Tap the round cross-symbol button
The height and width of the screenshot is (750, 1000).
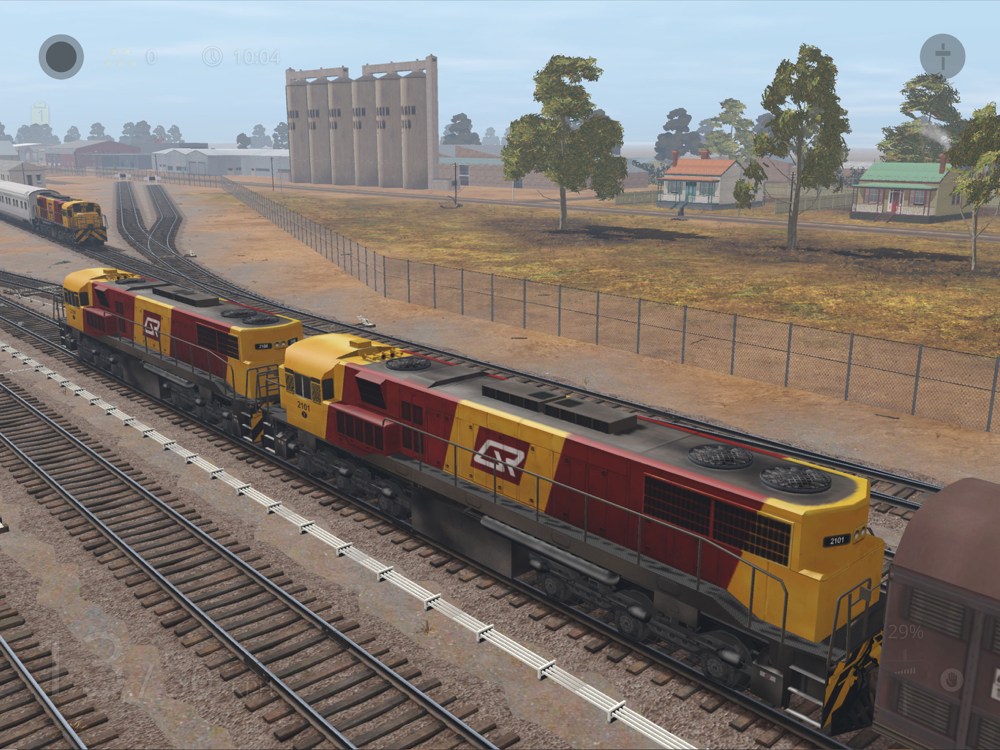pos(942,56)
